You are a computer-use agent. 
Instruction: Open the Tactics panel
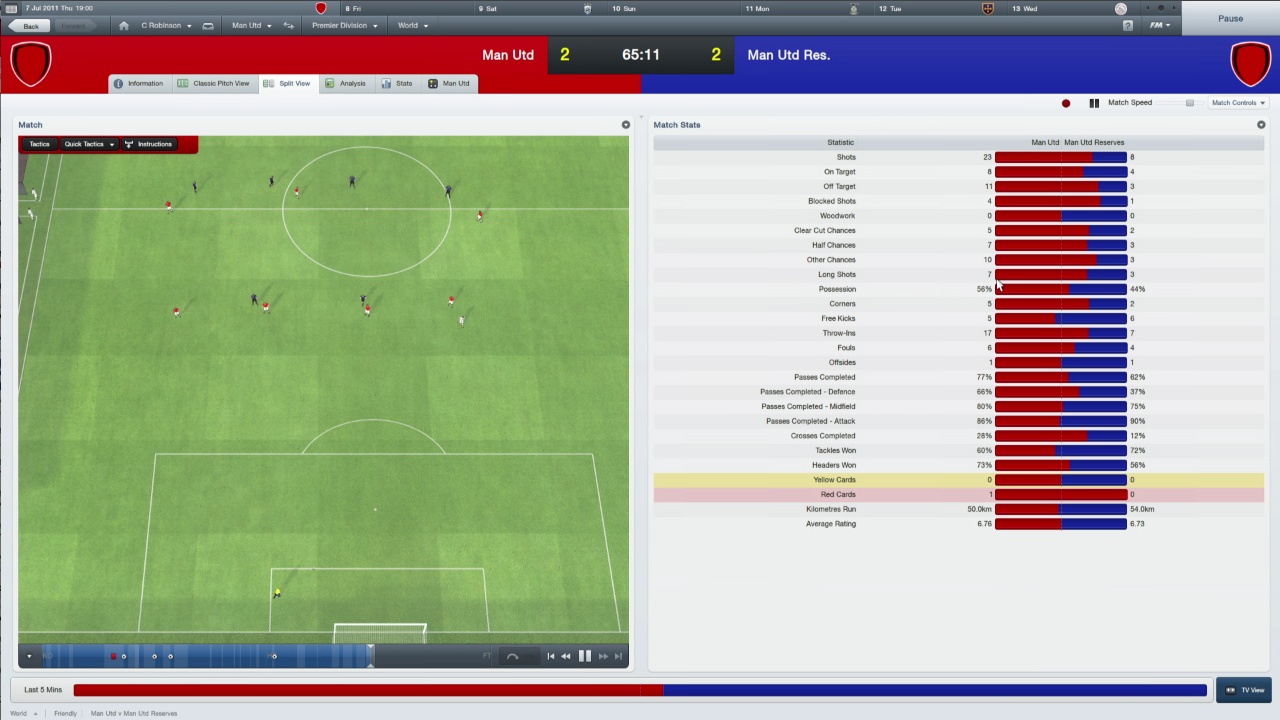(39, 144)
